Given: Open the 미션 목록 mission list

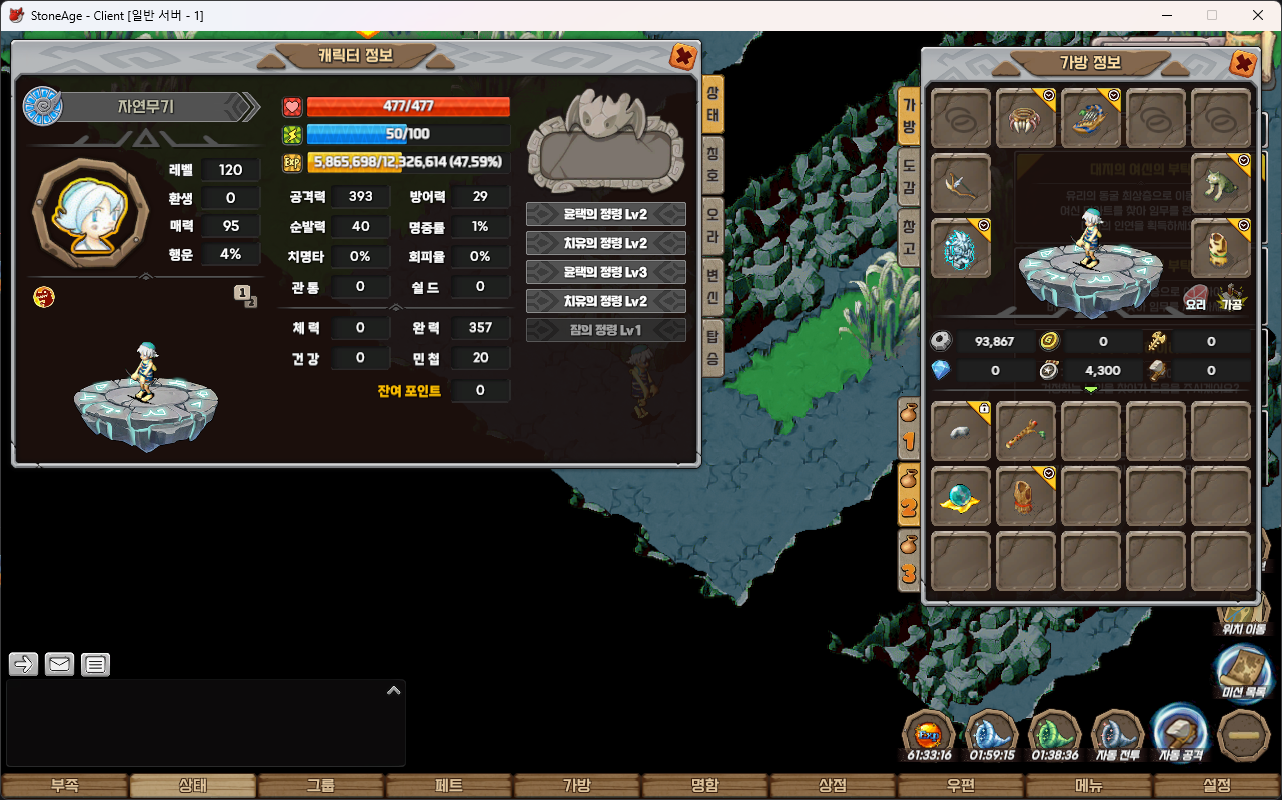Looking at the screenshot, I should tap(1243, 673).
